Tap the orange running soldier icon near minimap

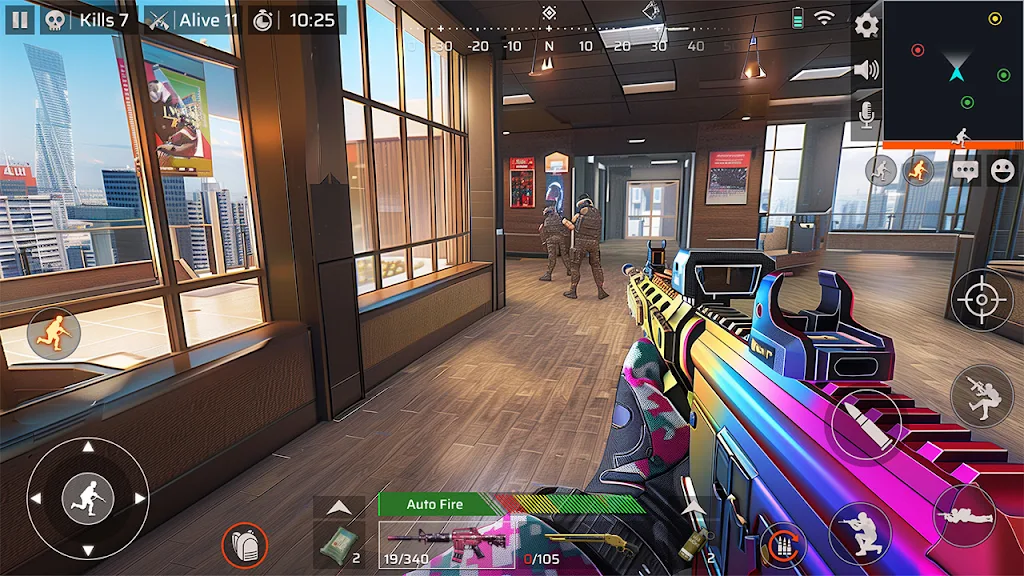coord(918,170)
